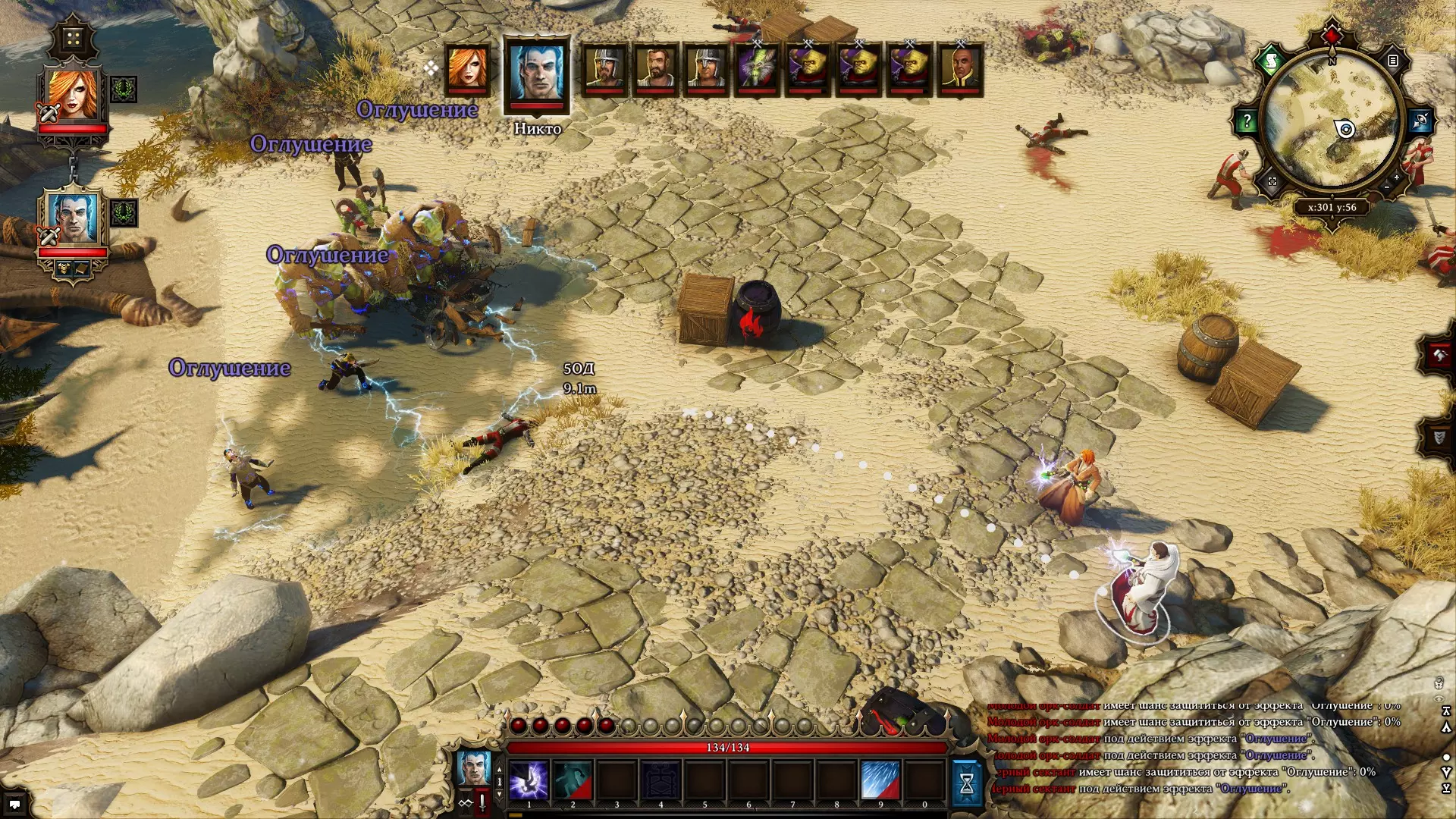Zoom out the minimap with minus button
1456x819 pixels.
(1386, 187)
